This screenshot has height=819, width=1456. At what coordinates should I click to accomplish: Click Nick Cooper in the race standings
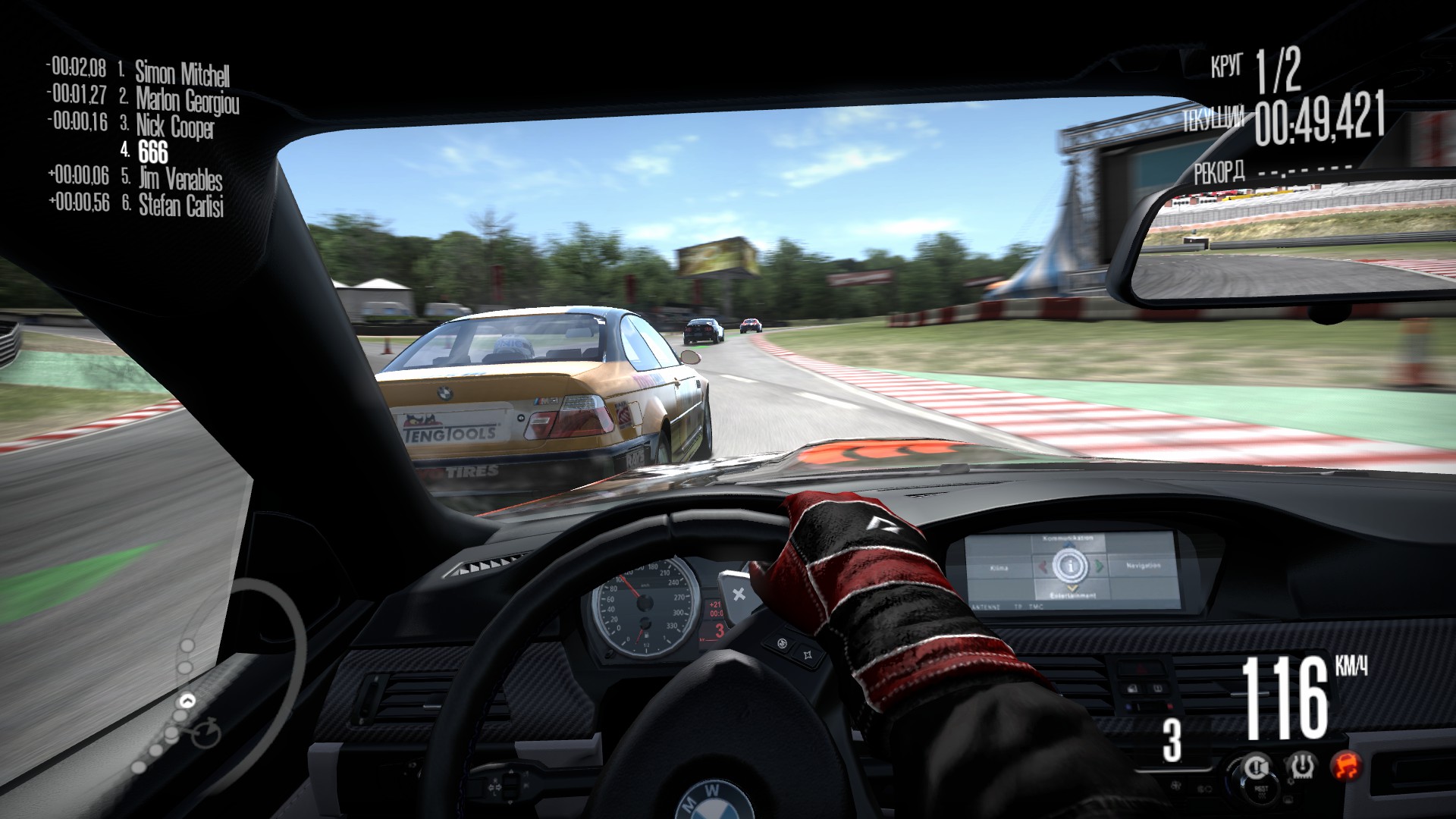coord(175,126)
